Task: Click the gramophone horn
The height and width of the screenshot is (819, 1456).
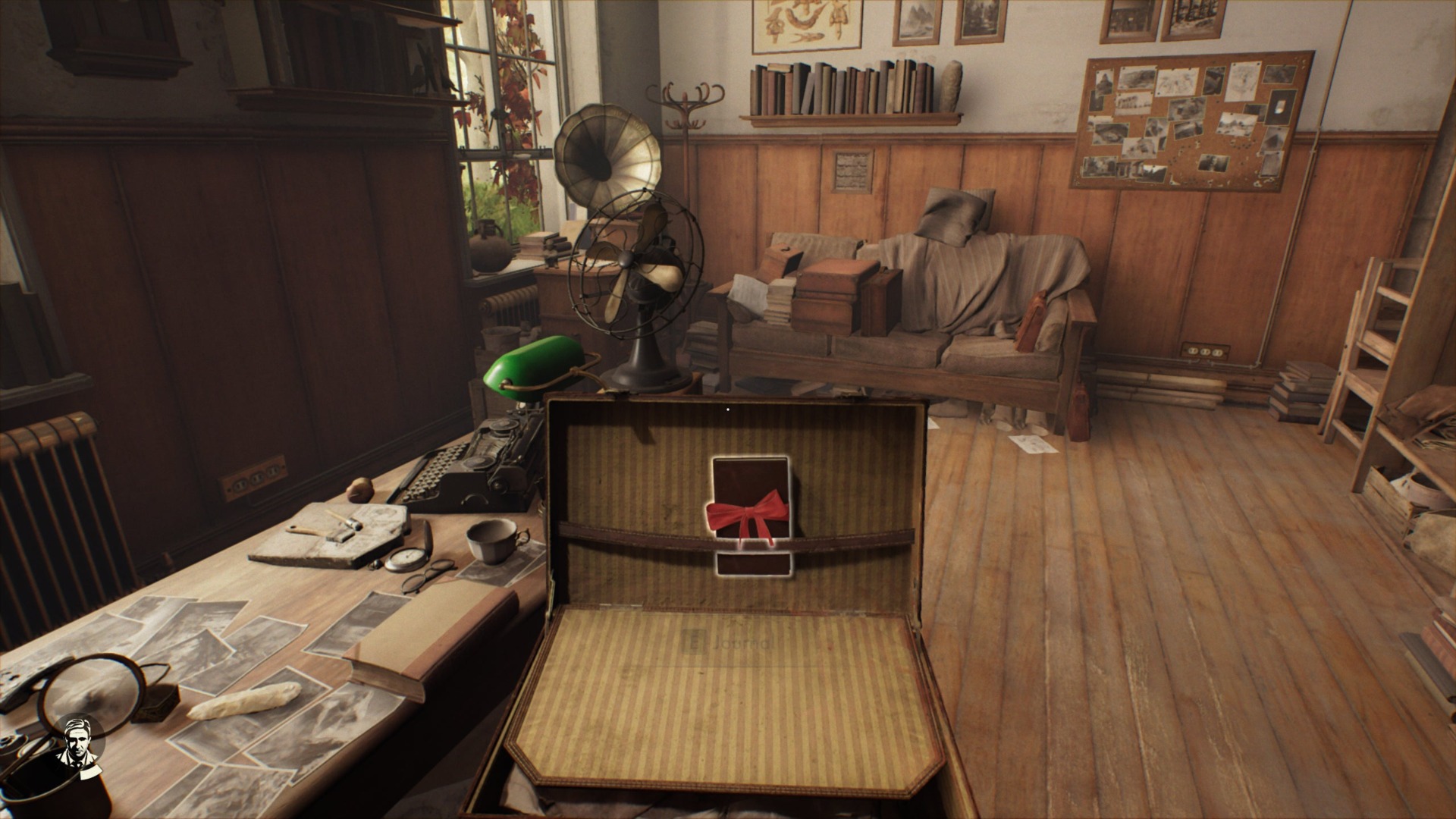Action: click(x=607, y=152)
